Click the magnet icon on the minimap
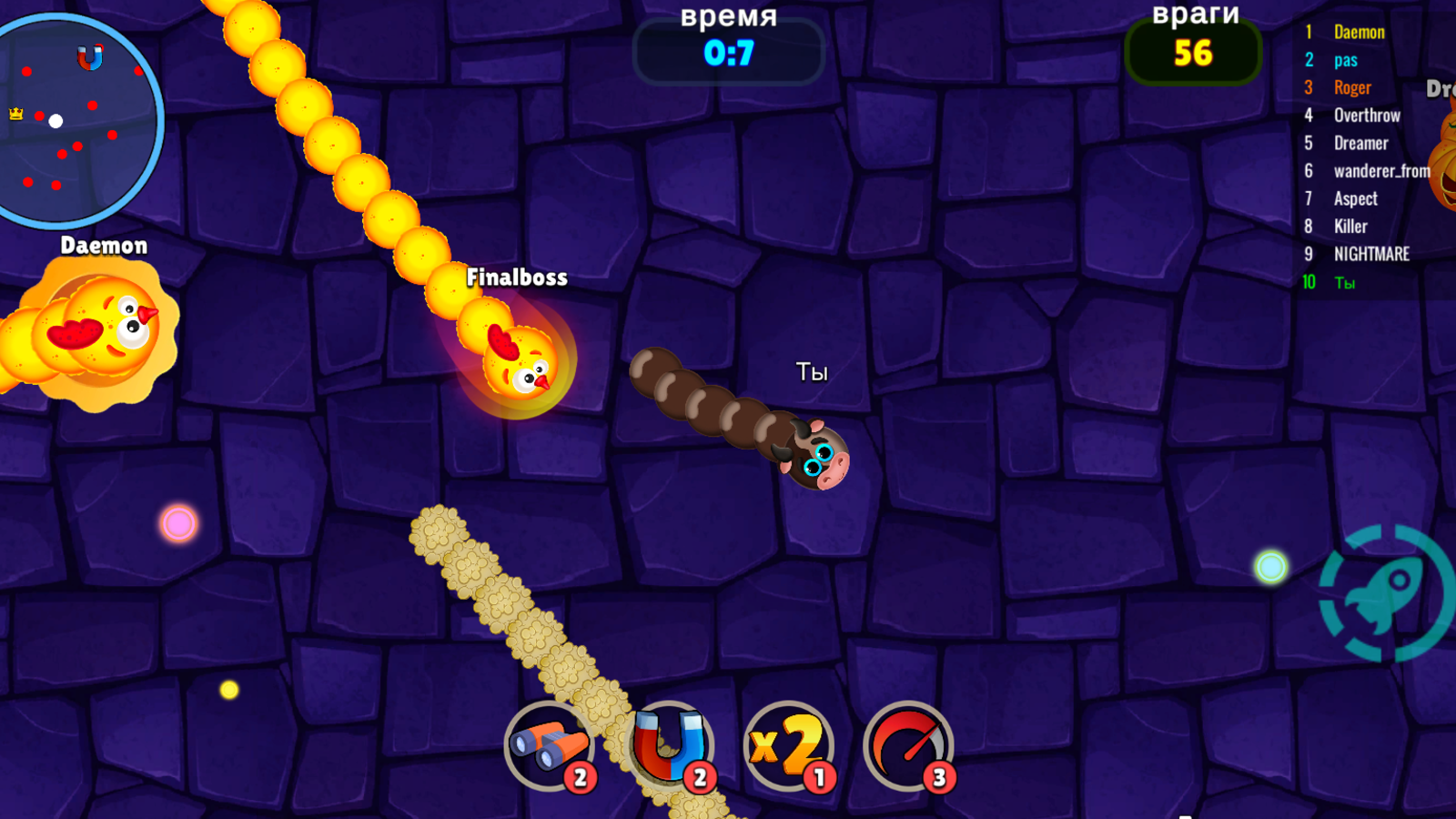Screen dimensions: 1456x819 (x=88, y=59)
